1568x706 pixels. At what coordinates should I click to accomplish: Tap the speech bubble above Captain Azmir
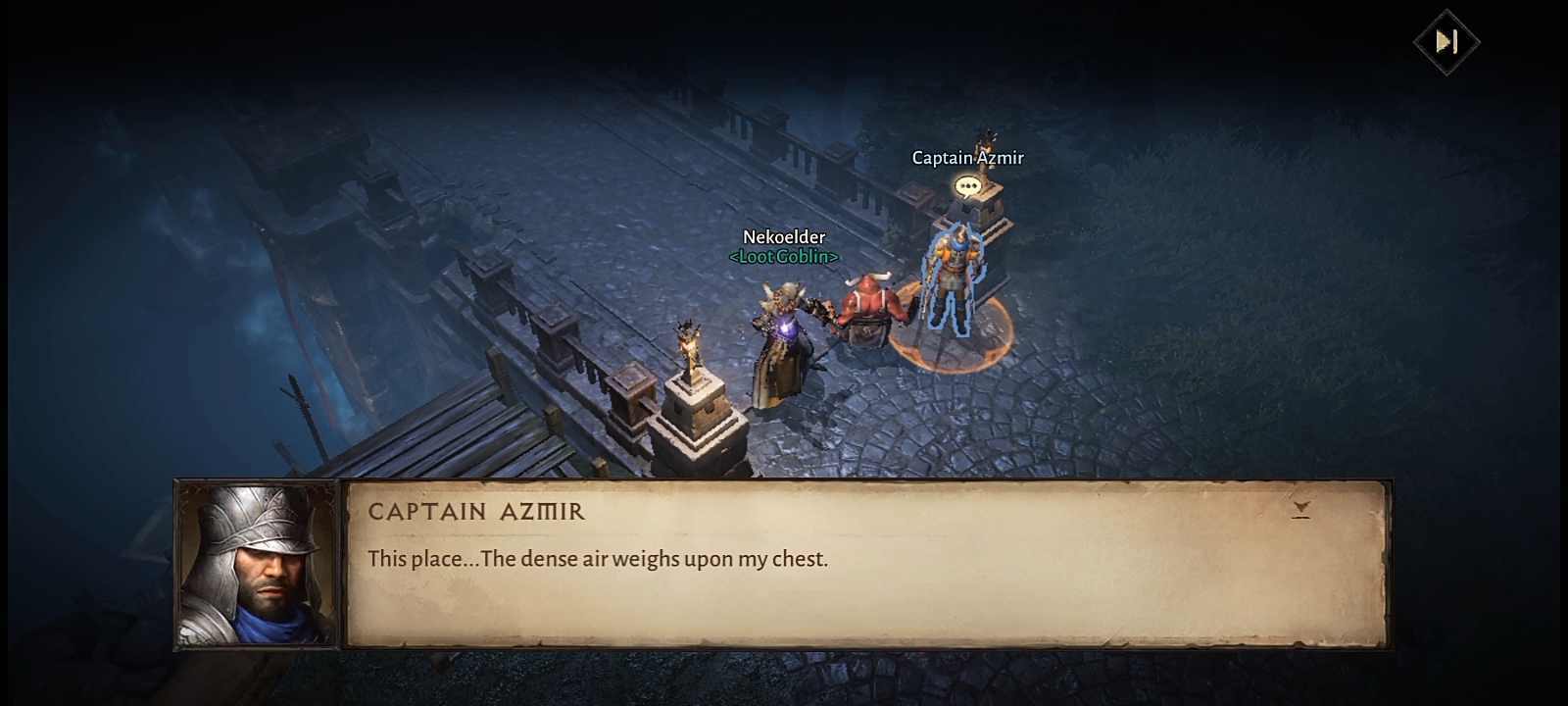[967, 186]
